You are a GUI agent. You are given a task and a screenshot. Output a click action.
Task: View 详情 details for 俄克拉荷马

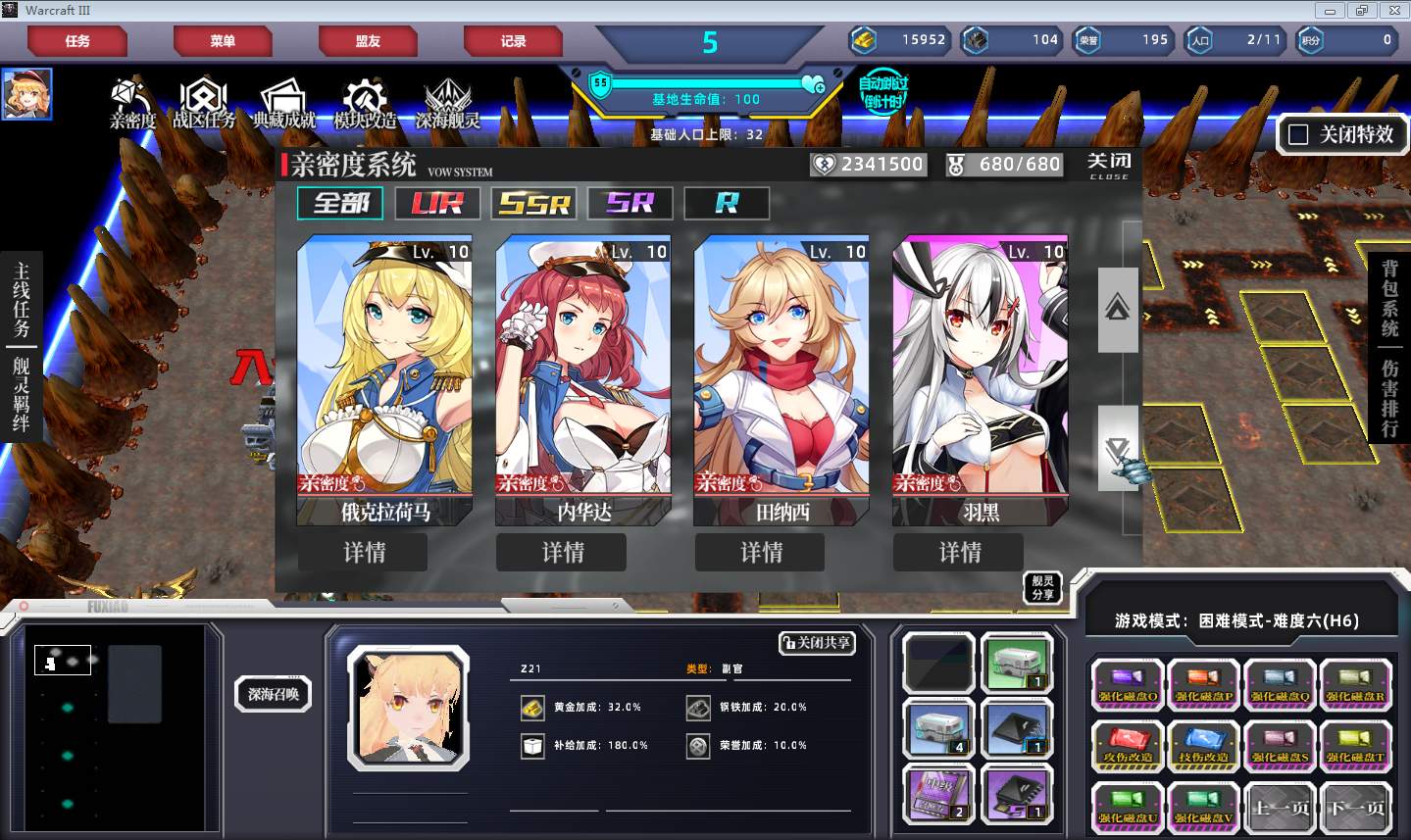pos(364,552)
